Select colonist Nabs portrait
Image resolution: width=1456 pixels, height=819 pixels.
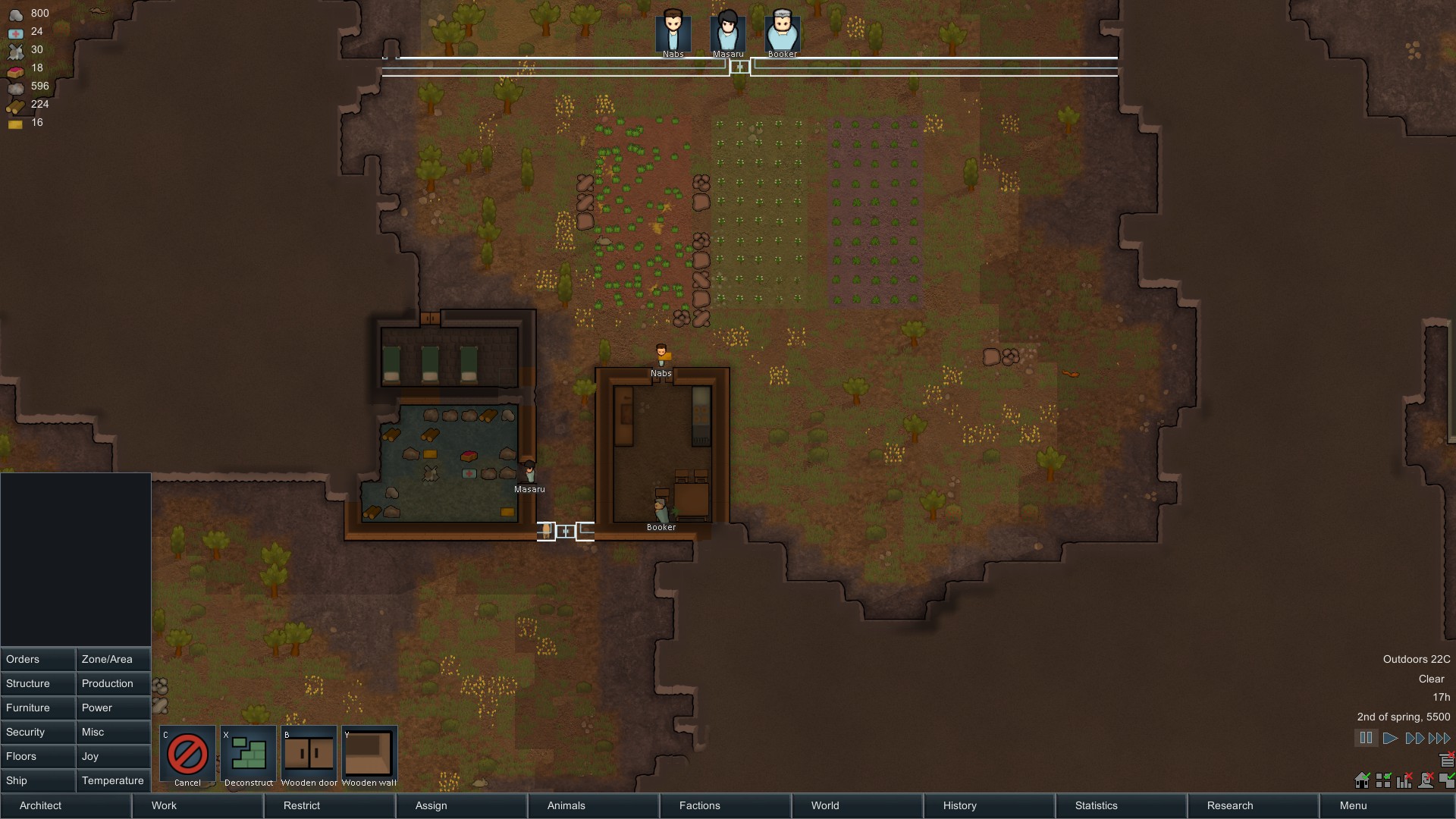tap(673, 32)
